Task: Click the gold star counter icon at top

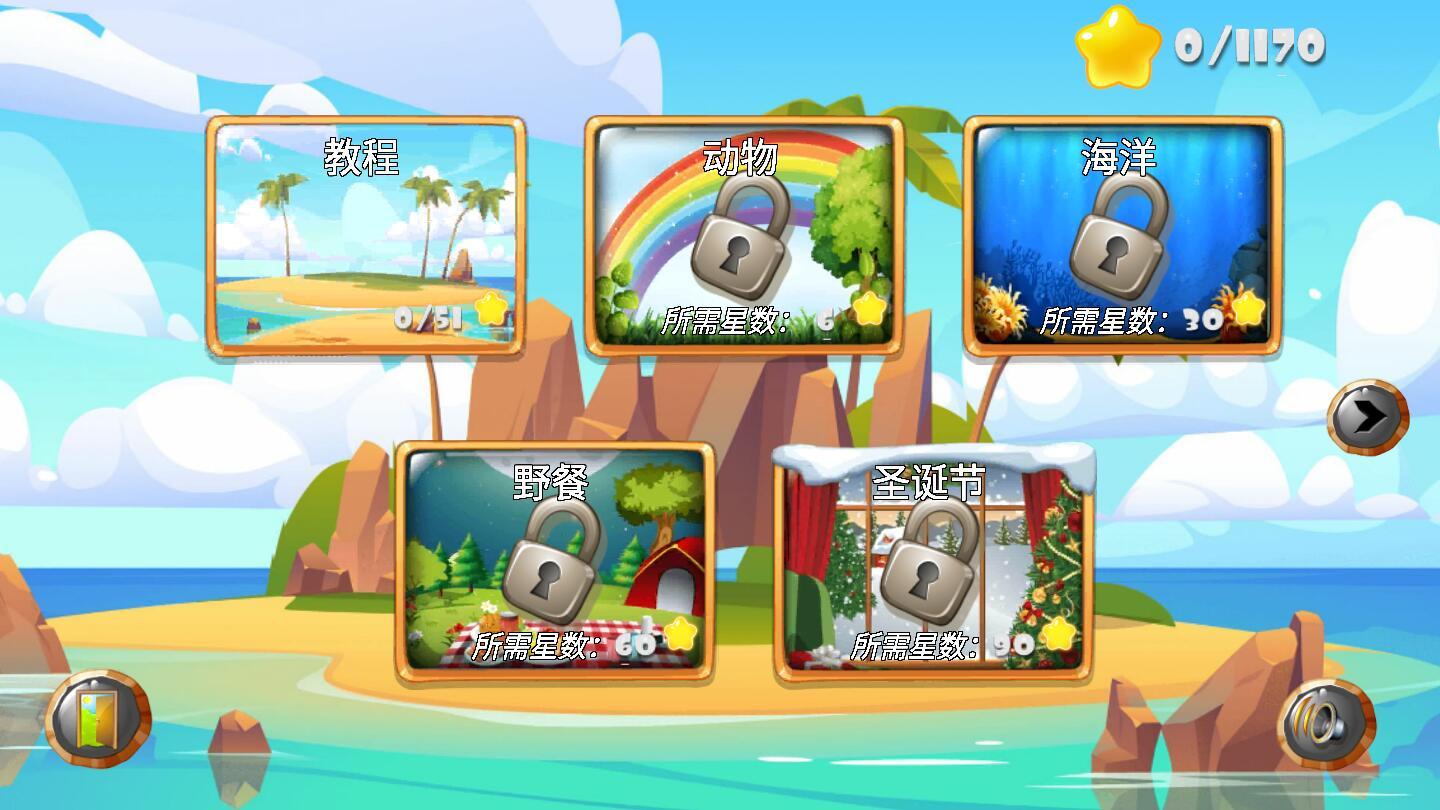Action: 1115,44
